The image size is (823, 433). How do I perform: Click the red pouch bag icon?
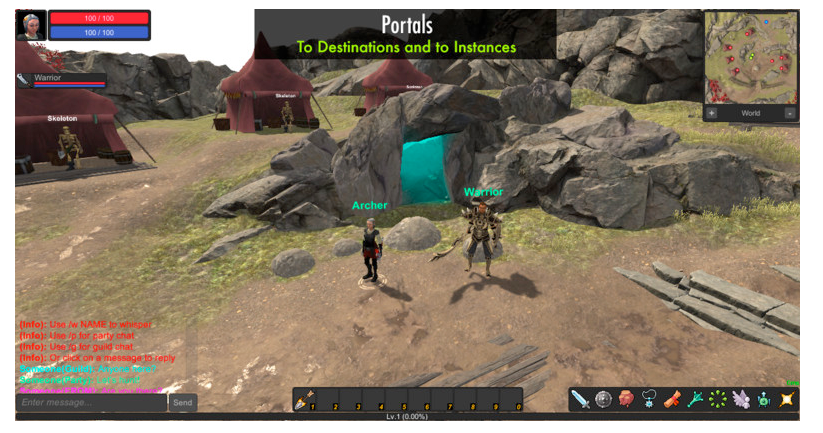click(627, 400)
